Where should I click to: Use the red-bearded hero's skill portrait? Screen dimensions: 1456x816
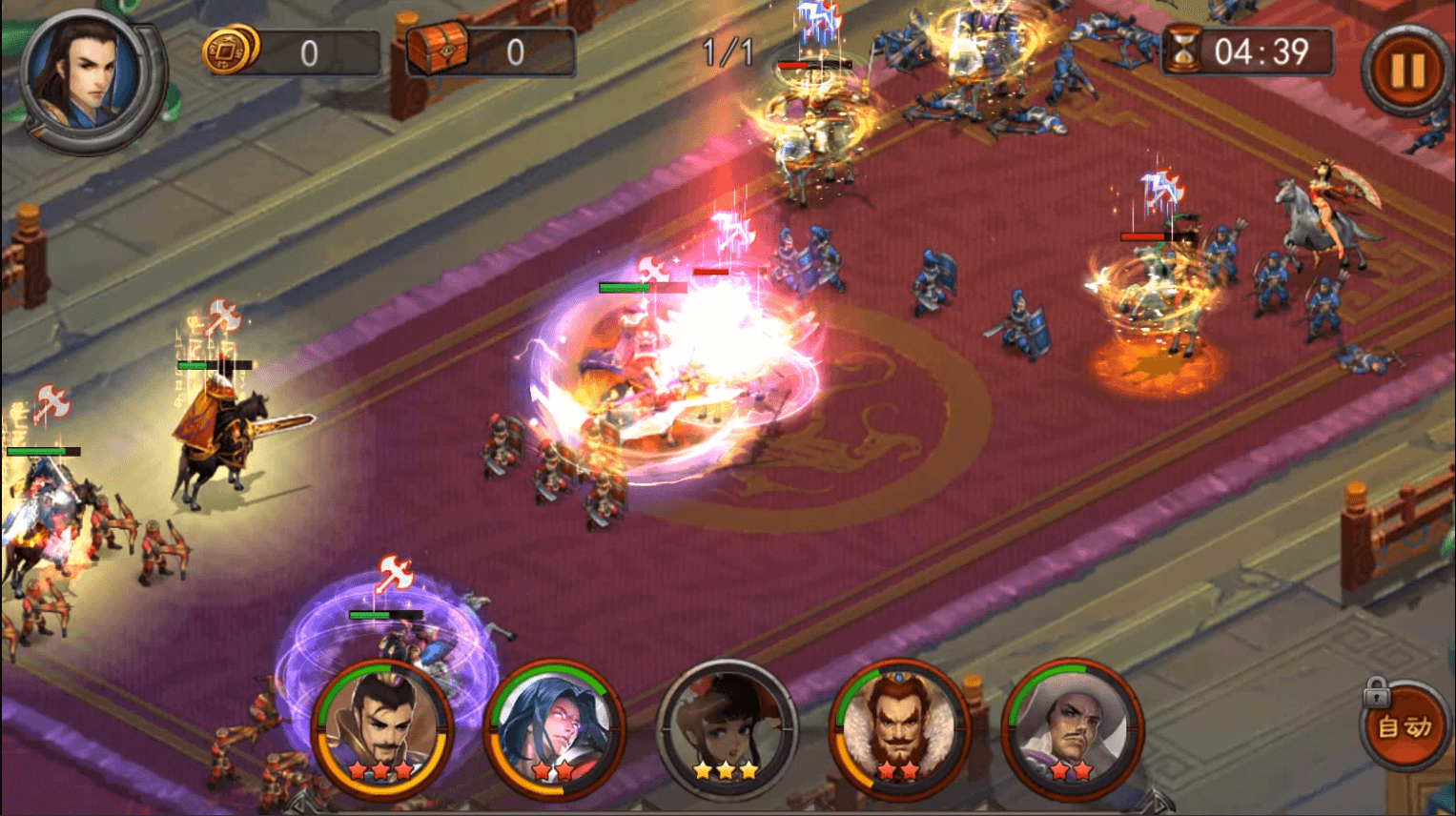[898, 729]
